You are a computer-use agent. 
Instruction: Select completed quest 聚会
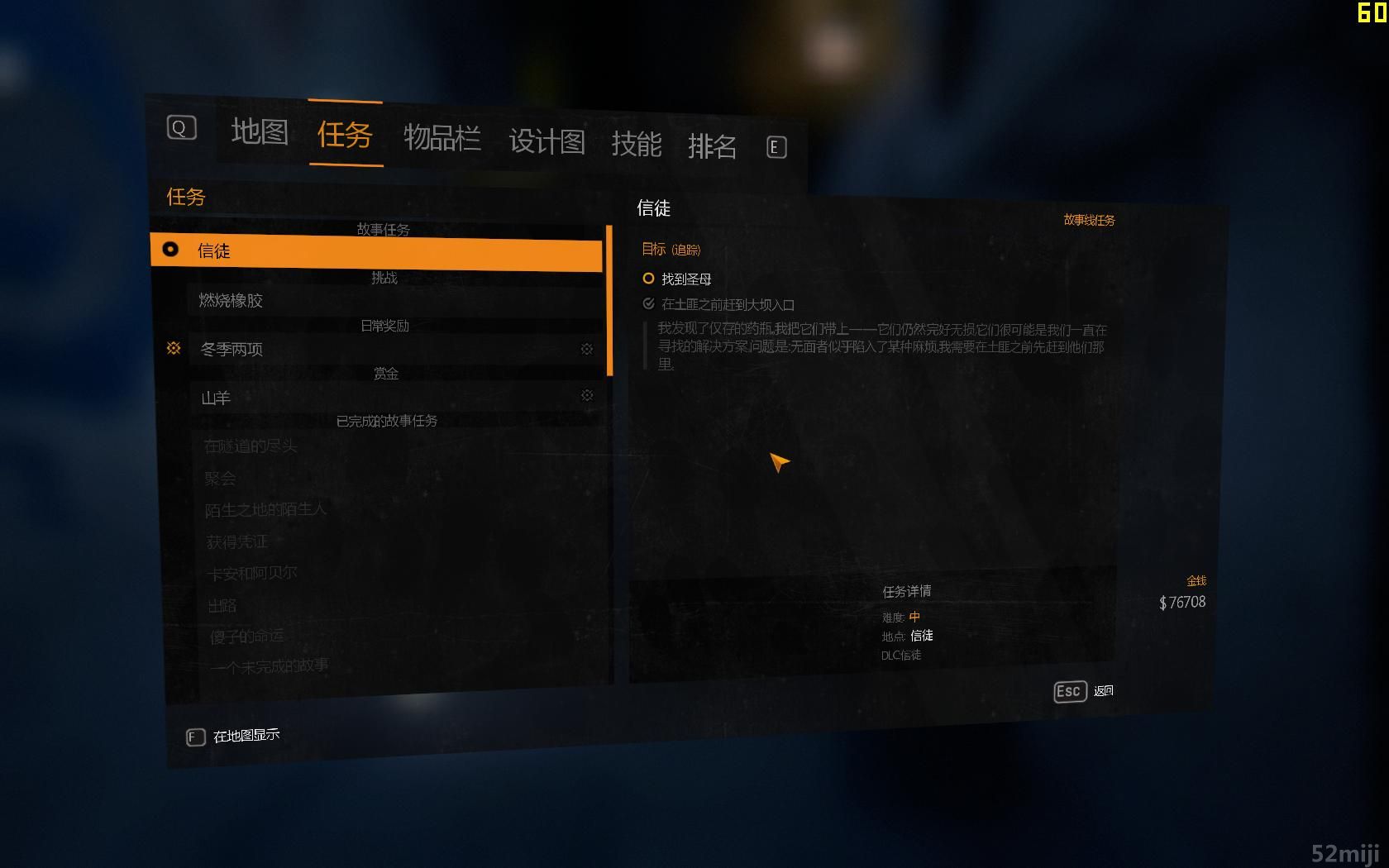(221, 479)
